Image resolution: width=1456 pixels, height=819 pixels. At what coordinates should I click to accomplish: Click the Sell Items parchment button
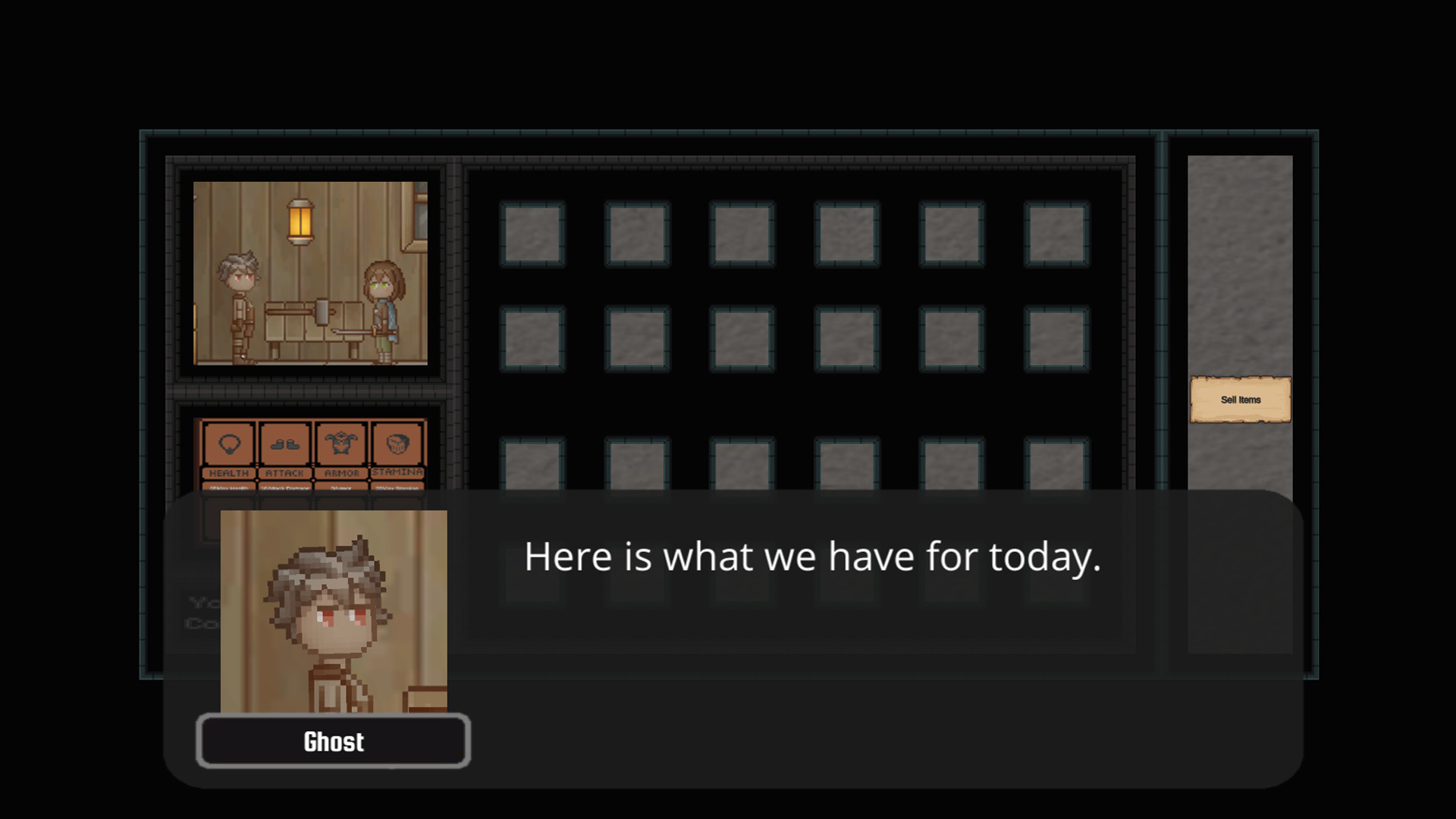click(1241, 398)
